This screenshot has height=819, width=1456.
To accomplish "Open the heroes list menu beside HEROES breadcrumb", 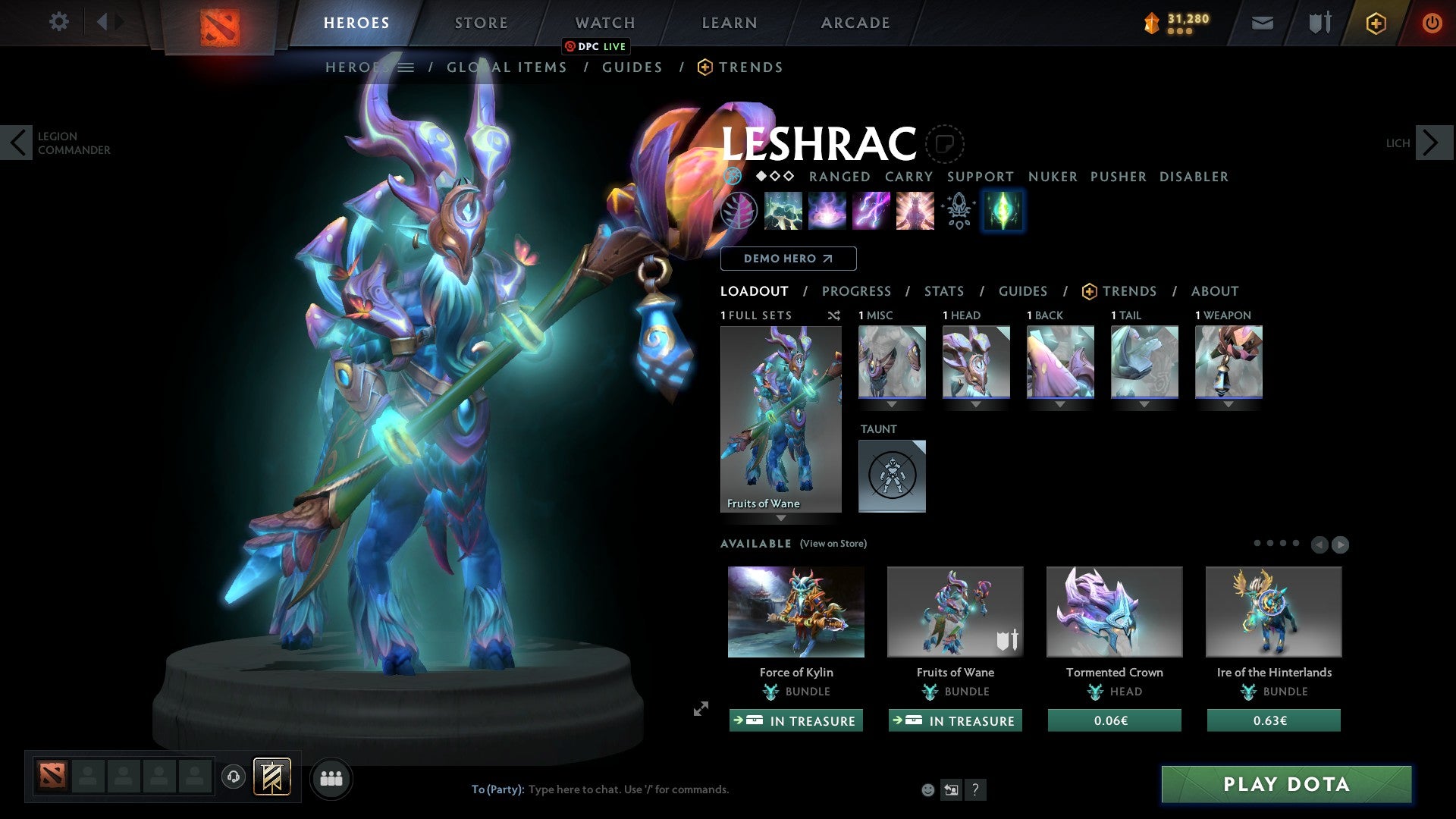I will point(407,67).
